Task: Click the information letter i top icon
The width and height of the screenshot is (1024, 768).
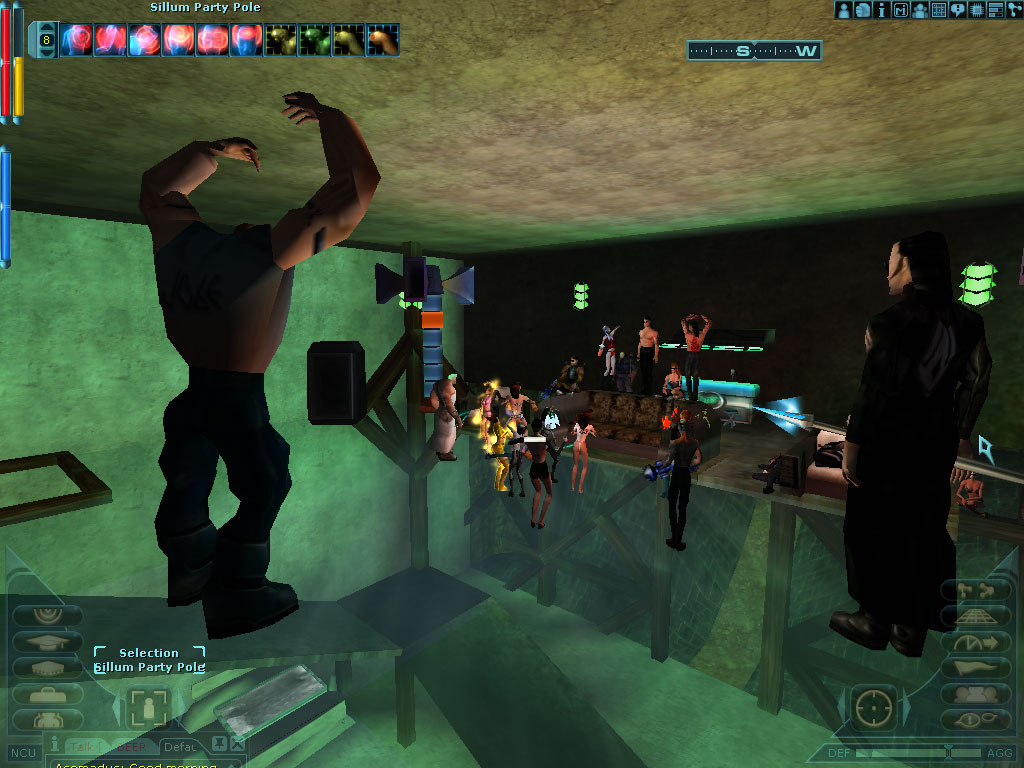Action: (882, 10)
